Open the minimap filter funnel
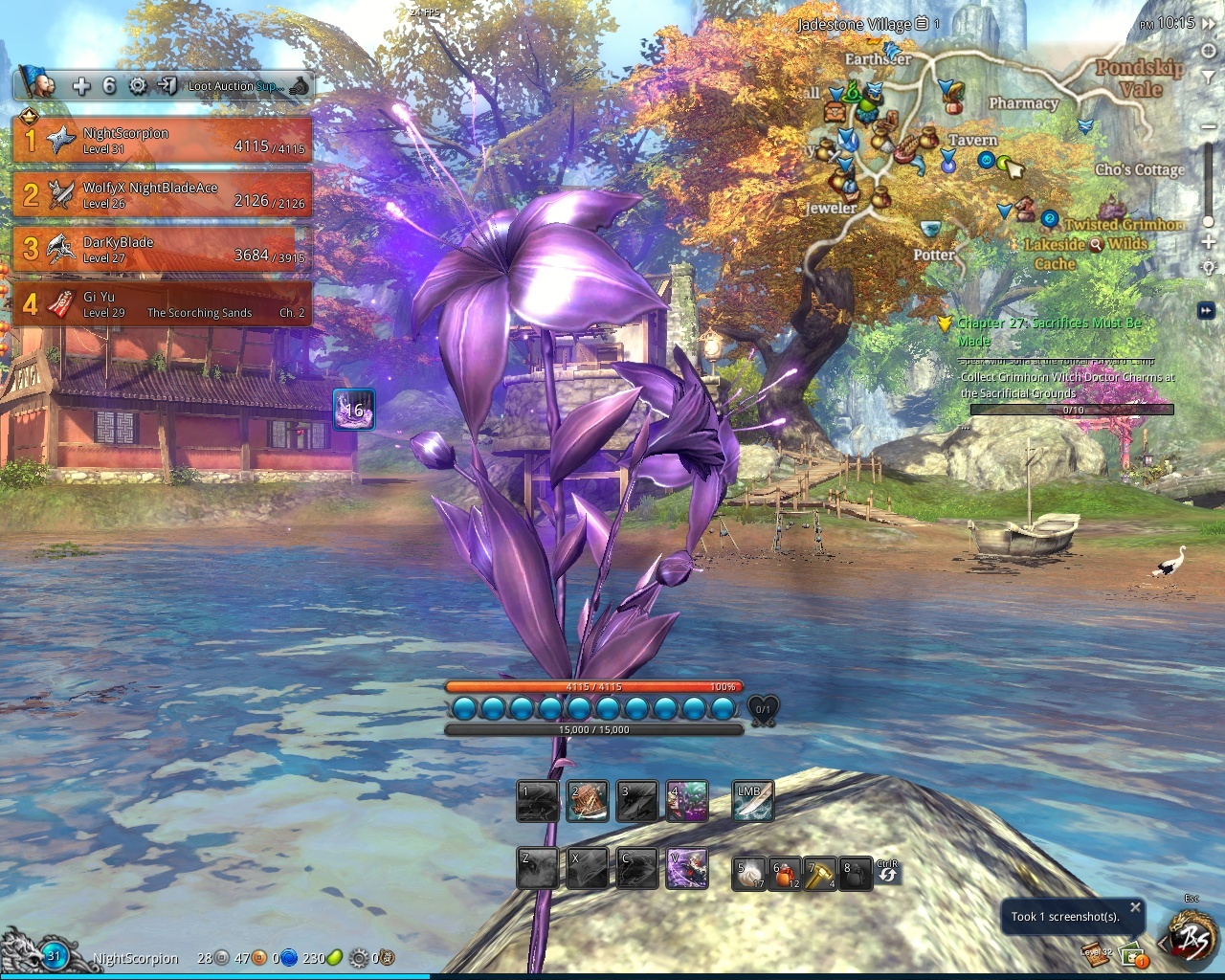 [1208, 77]
